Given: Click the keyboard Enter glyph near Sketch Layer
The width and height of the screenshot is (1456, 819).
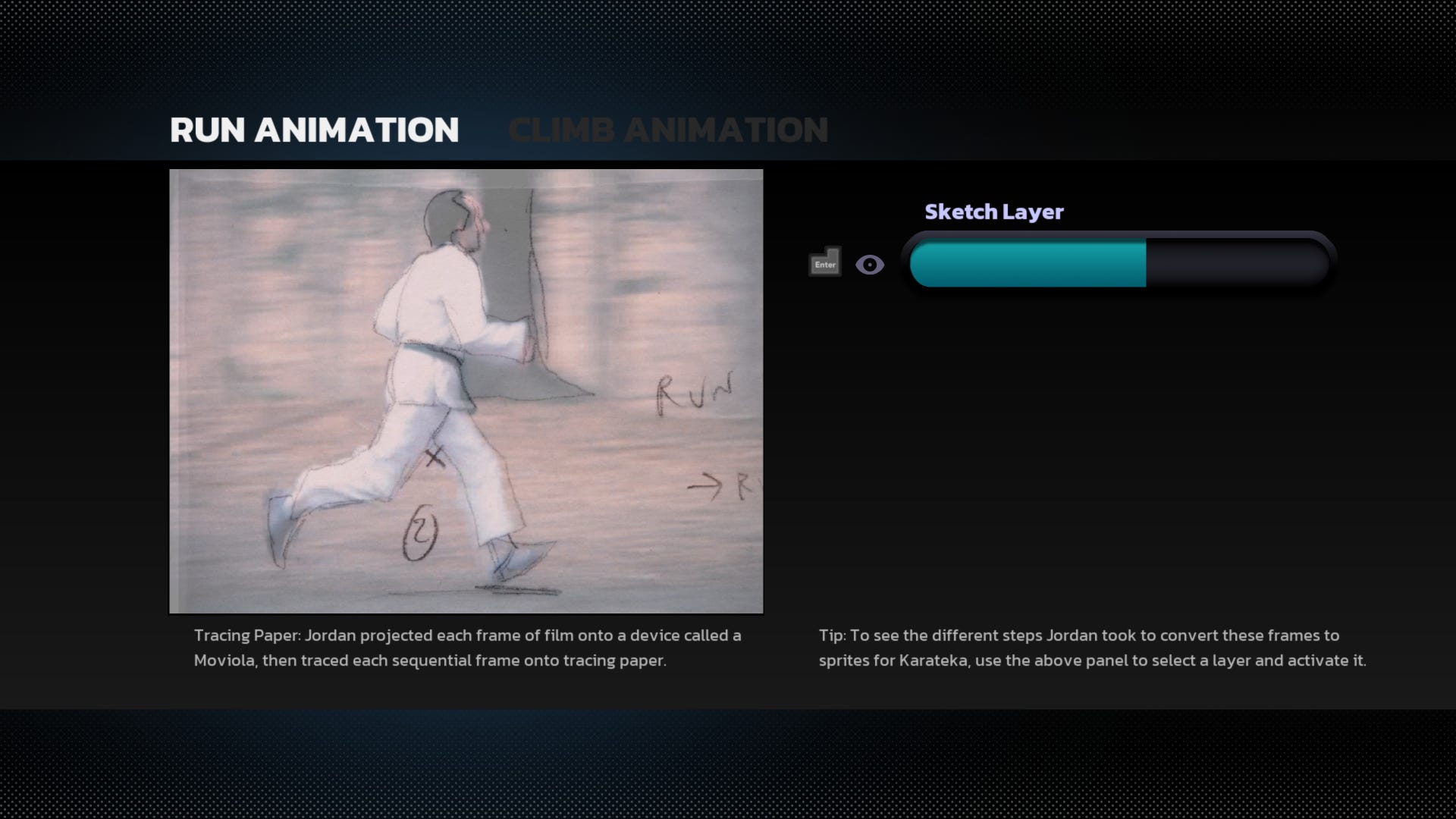Looking at the screenshot, I should click(824, 262).
